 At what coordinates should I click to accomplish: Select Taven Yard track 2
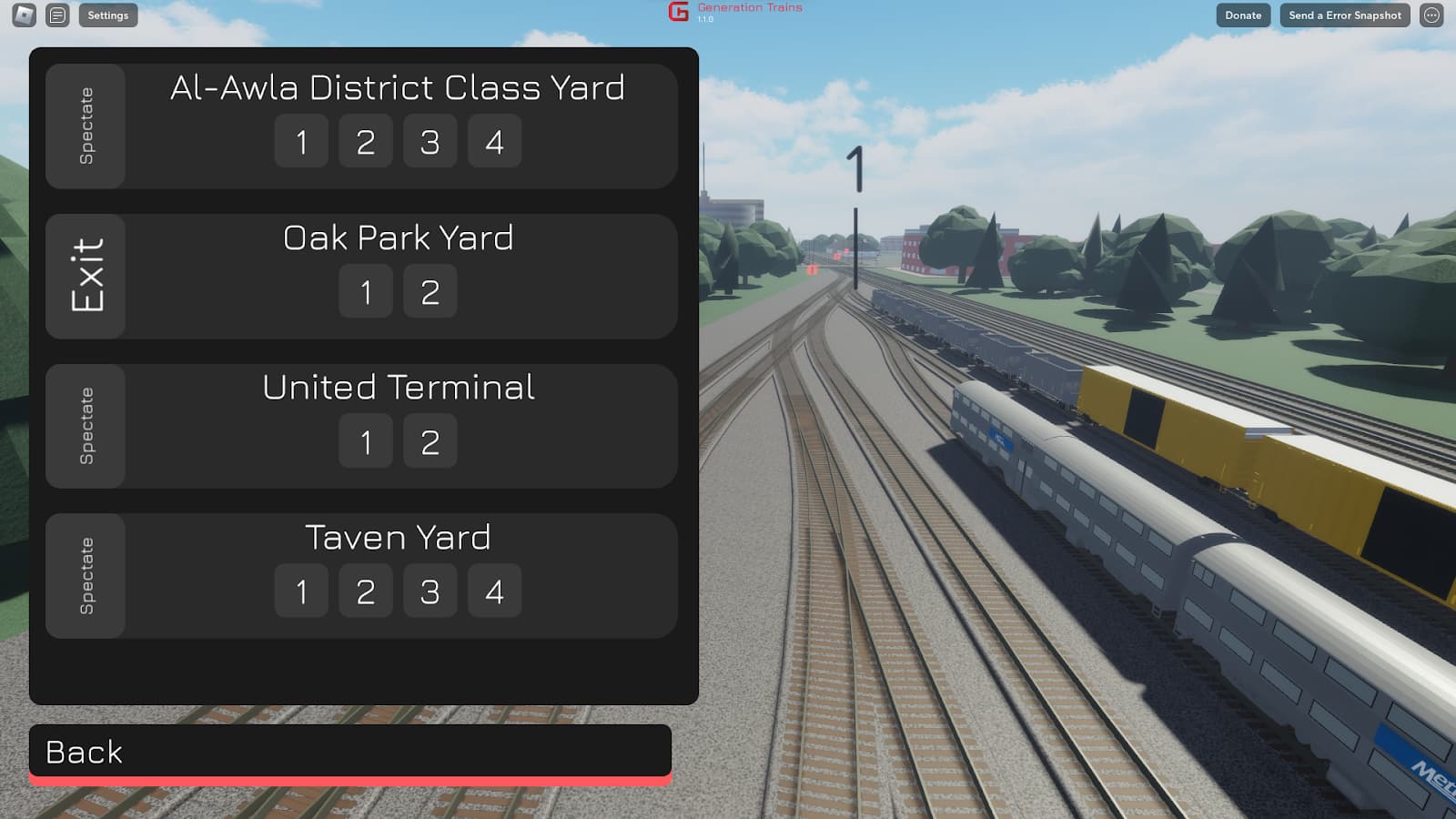pyautogui.click(x=366, y=591)
